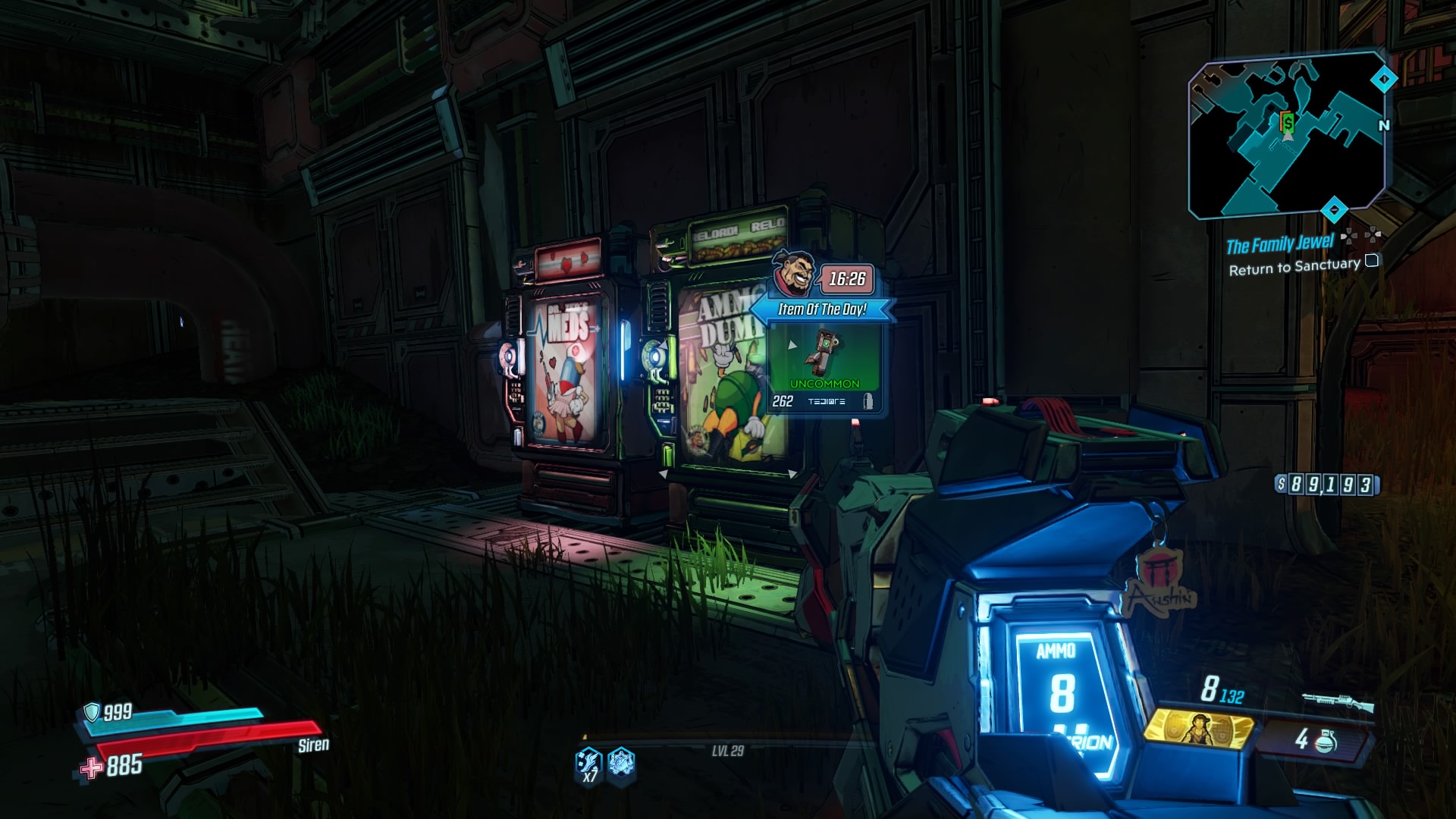Click the shotgun weapon silhouette icon
The width and height of the screenshot is (1456, 819).
click(x=1338, y=701)
